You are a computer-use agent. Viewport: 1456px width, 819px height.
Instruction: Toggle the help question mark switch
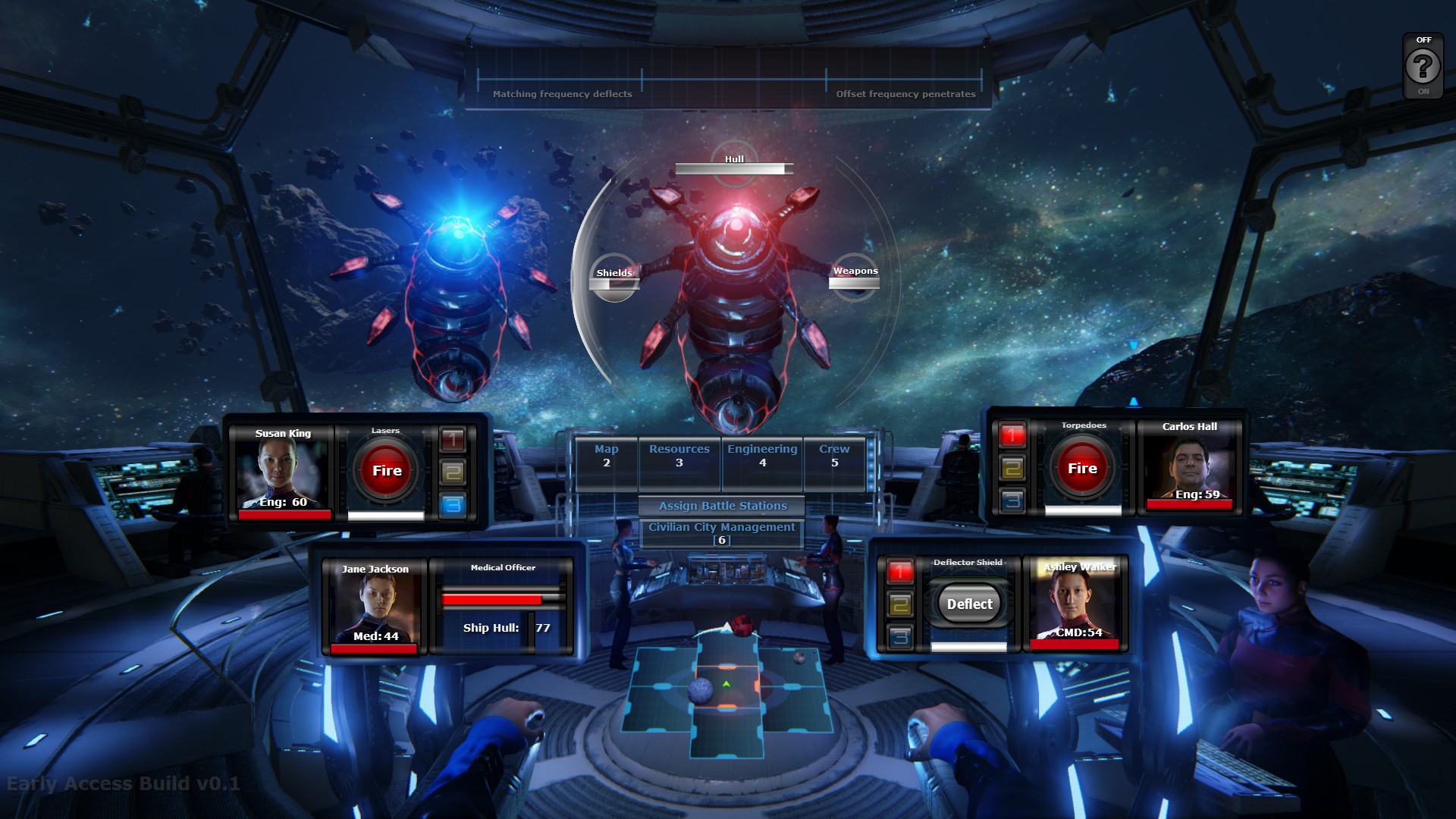point(1423,67)
